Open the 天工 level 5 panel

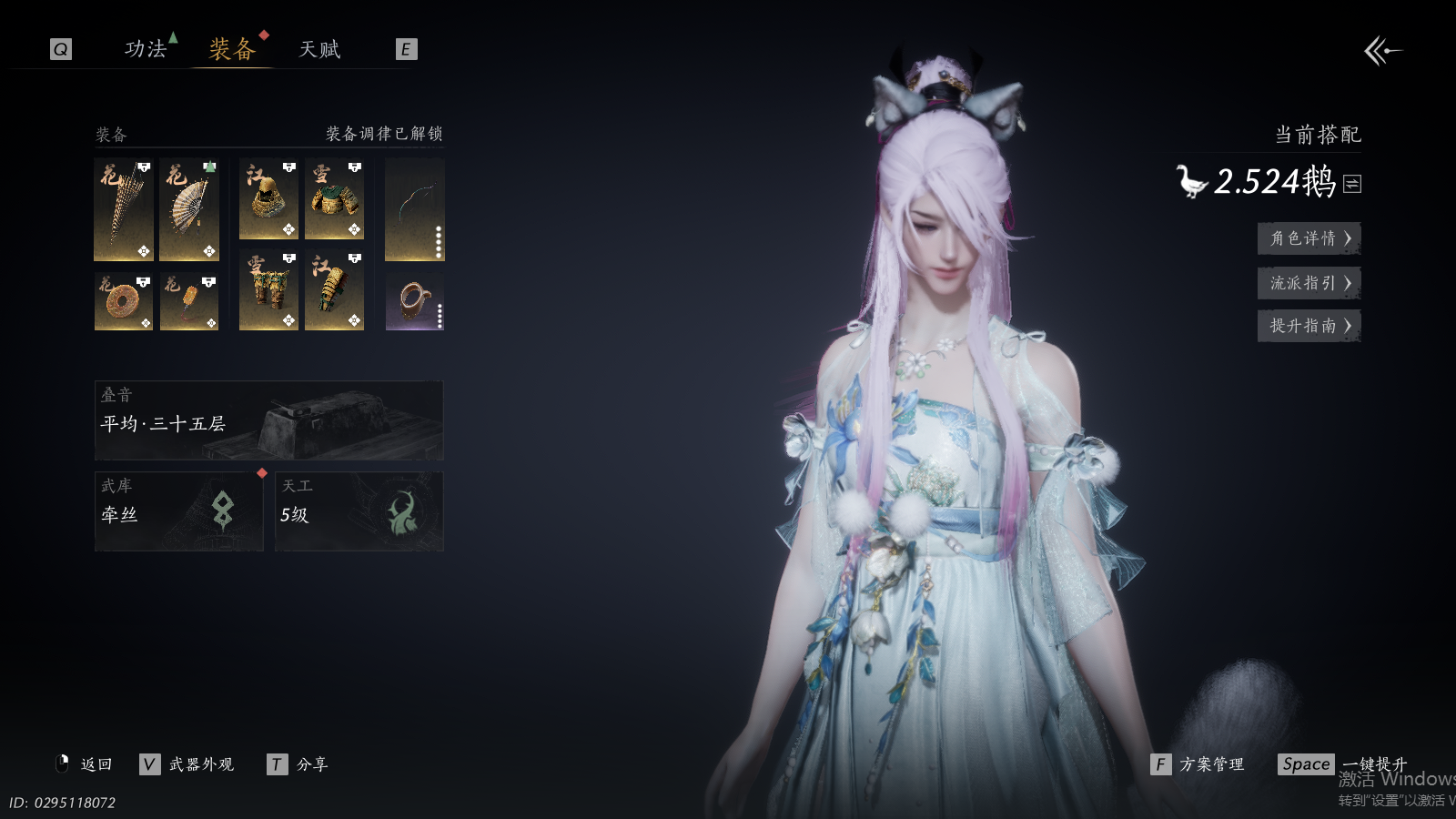(x=359, y=511)
